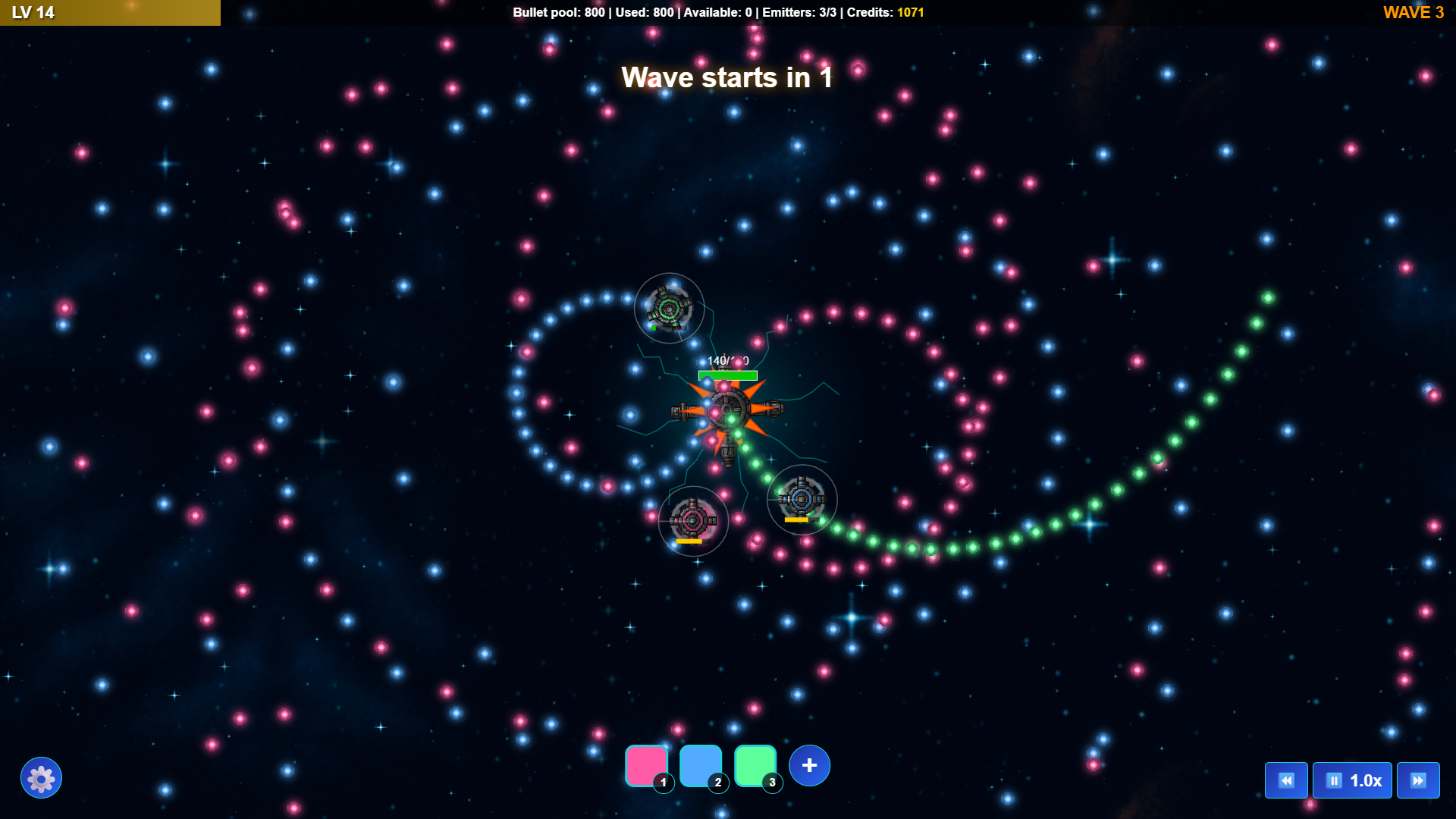Select the blue turret below the base
This screenshot has height=819, width=1456.
point(802,500)
